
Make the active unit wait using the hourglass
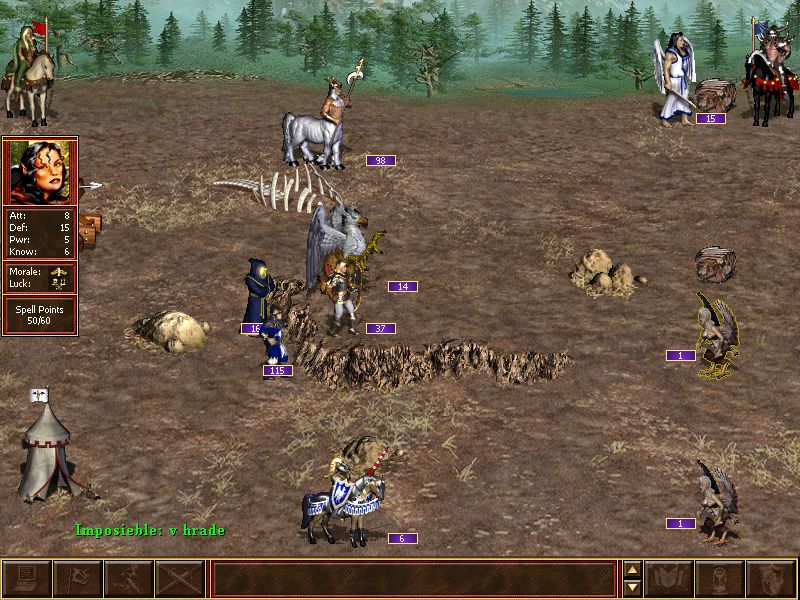pyautogui.click(x=720, y=579)
